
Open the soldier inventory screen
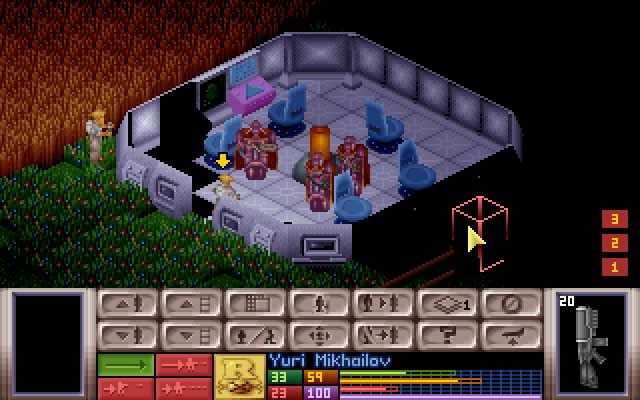(x=318, y=304)
